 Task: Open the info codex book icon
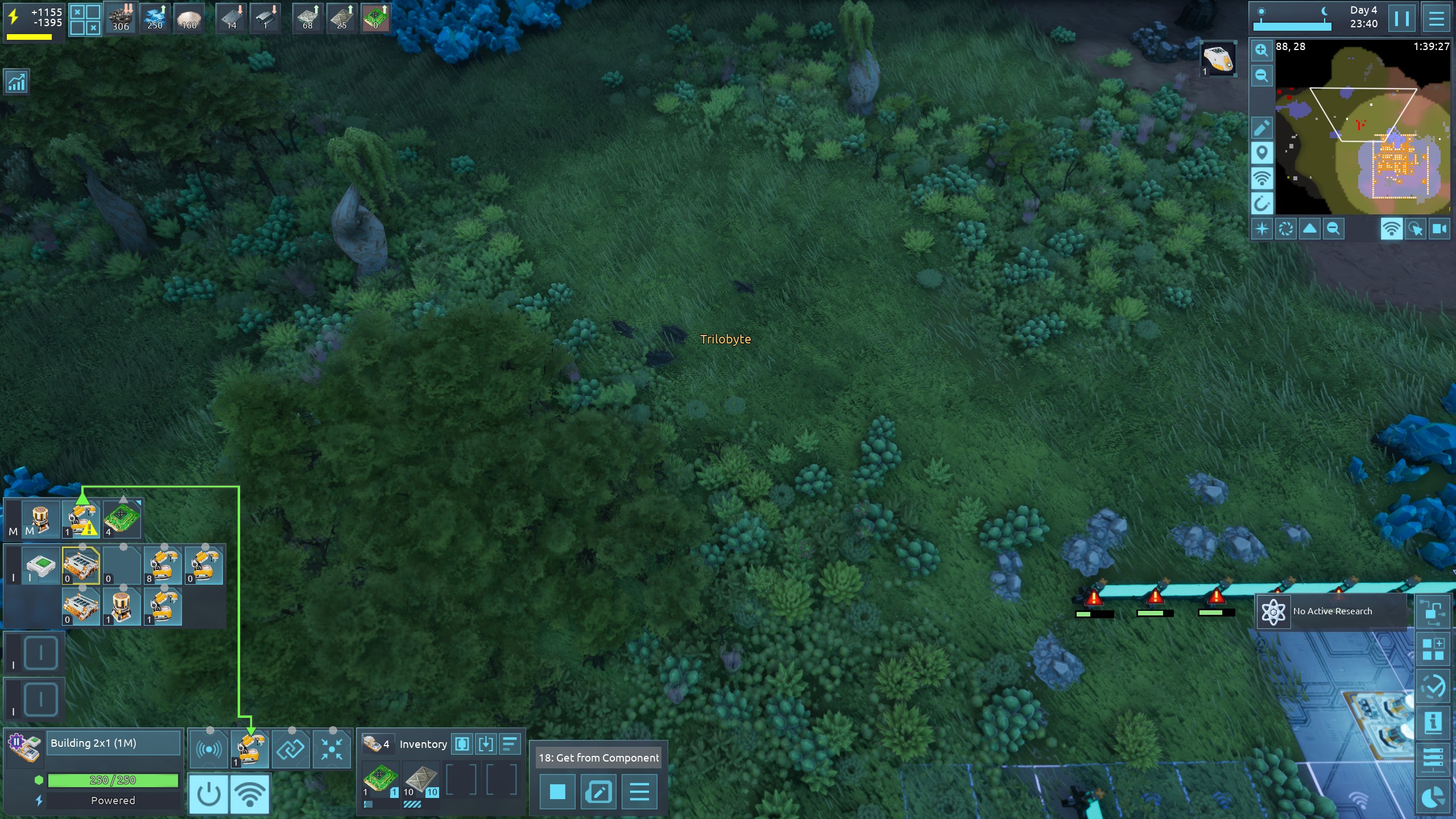1433,723
